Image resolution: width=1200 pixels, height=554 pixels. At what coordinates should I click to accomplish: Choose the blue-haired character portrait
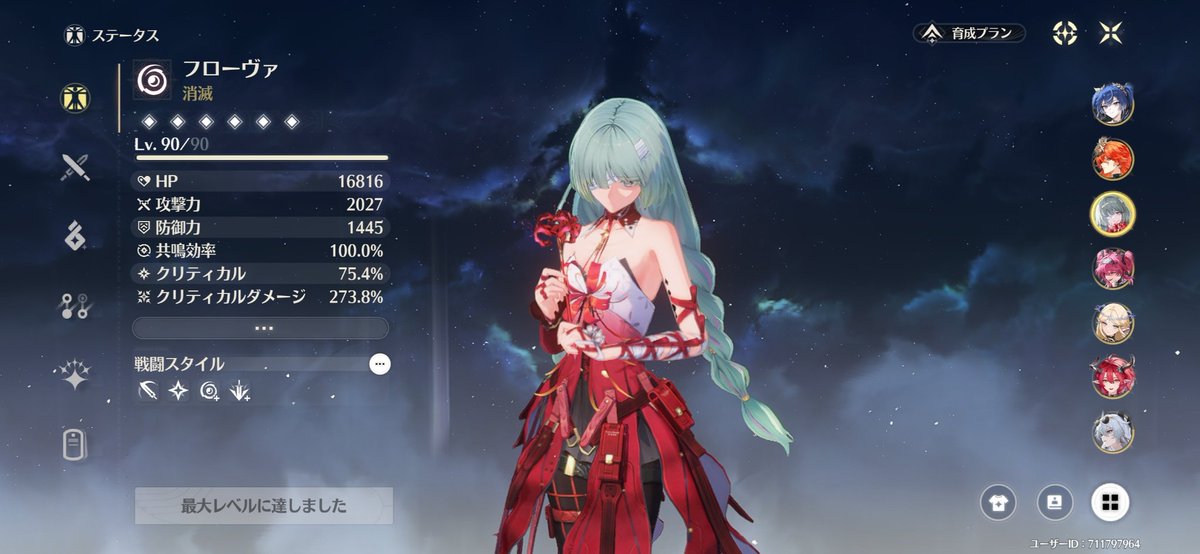1112,105
